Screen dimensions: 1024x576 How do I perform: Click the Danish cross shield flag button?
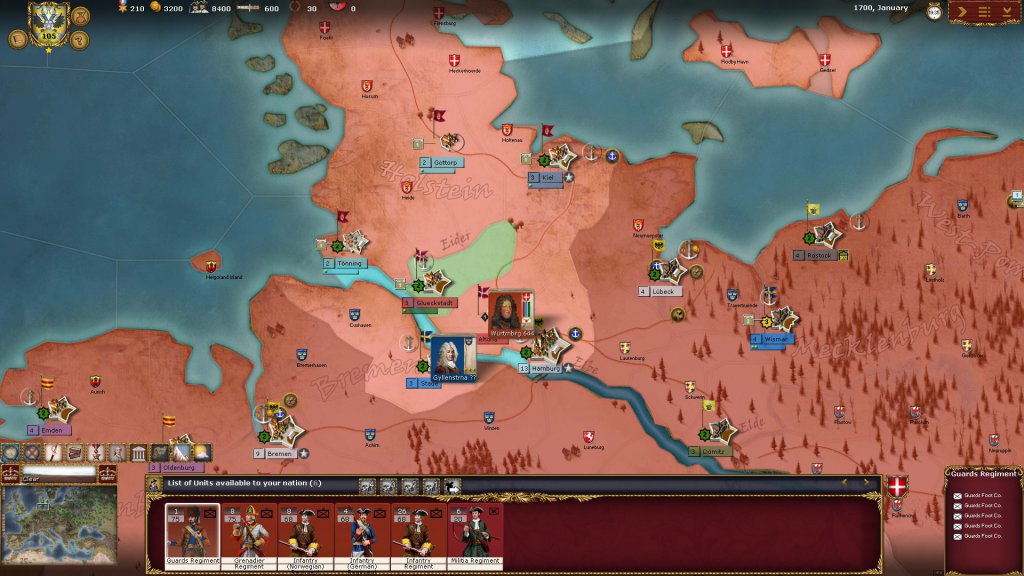coord(897,487)
